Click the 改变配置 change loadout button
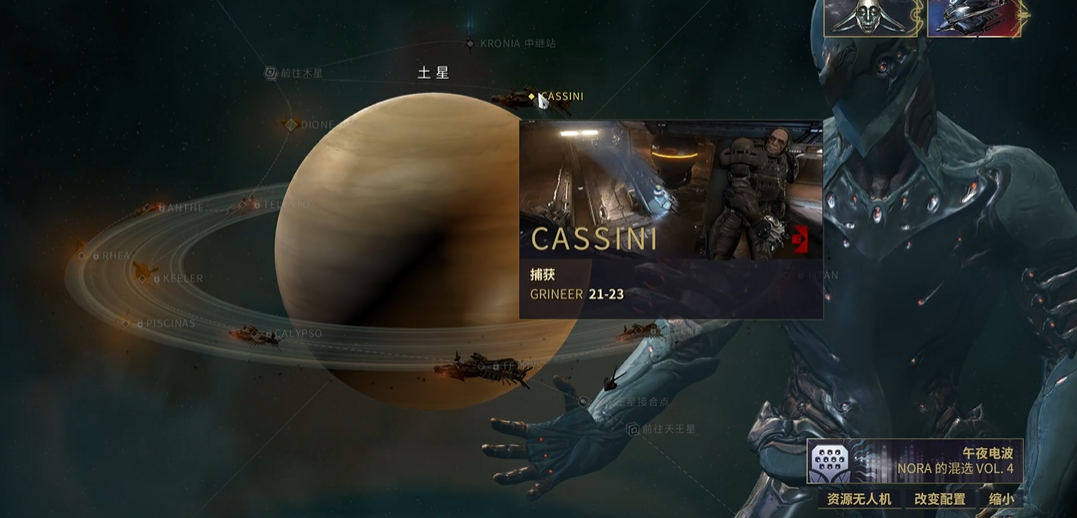The image size is (1077, 518). point(940,499)
